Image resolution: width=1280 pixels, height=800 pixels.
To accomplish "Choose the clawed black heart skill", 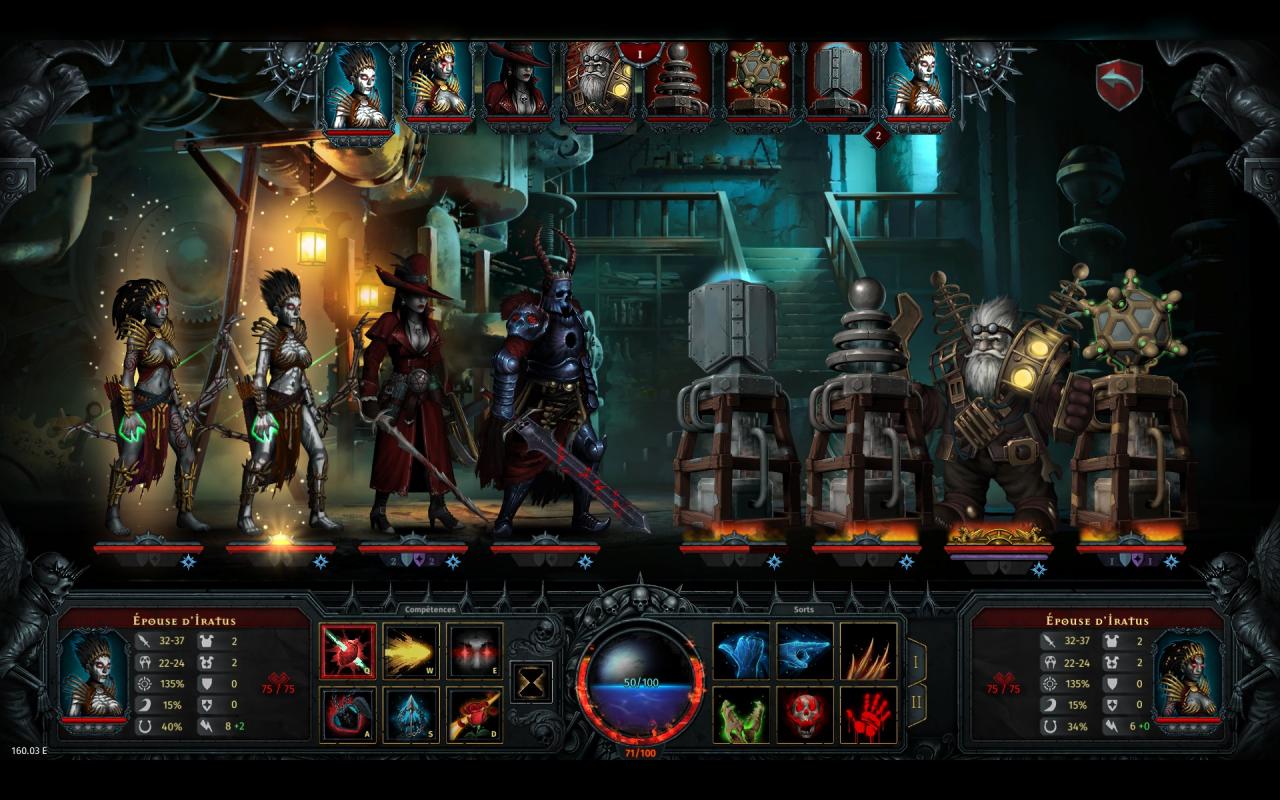I will pyautogui.click(x=348, y=715).
